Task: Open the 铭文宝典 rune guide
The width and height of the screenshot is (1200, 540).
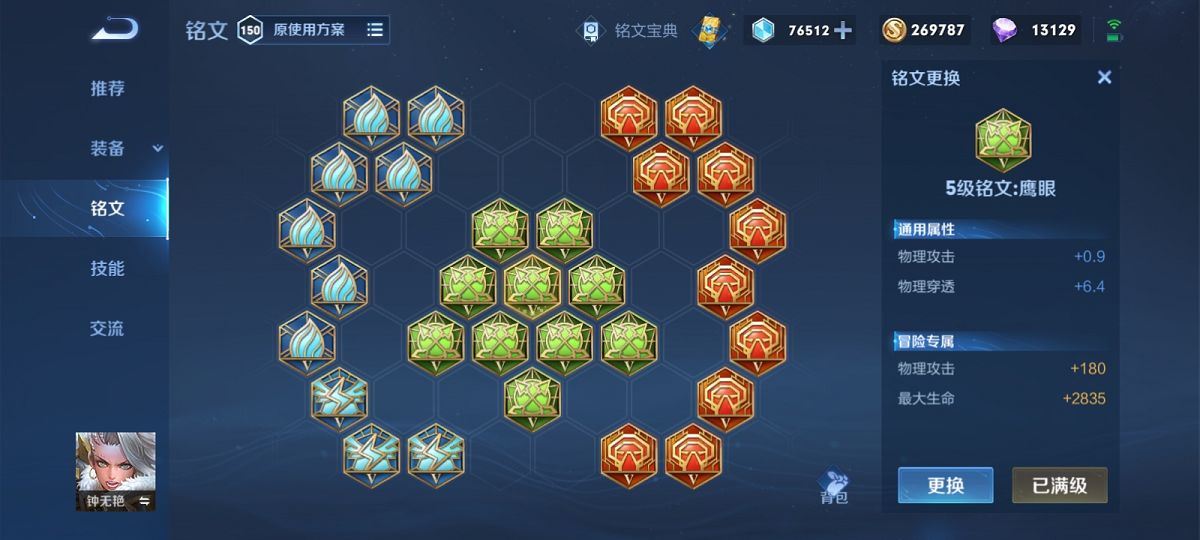Action: (x=632, y=31)
